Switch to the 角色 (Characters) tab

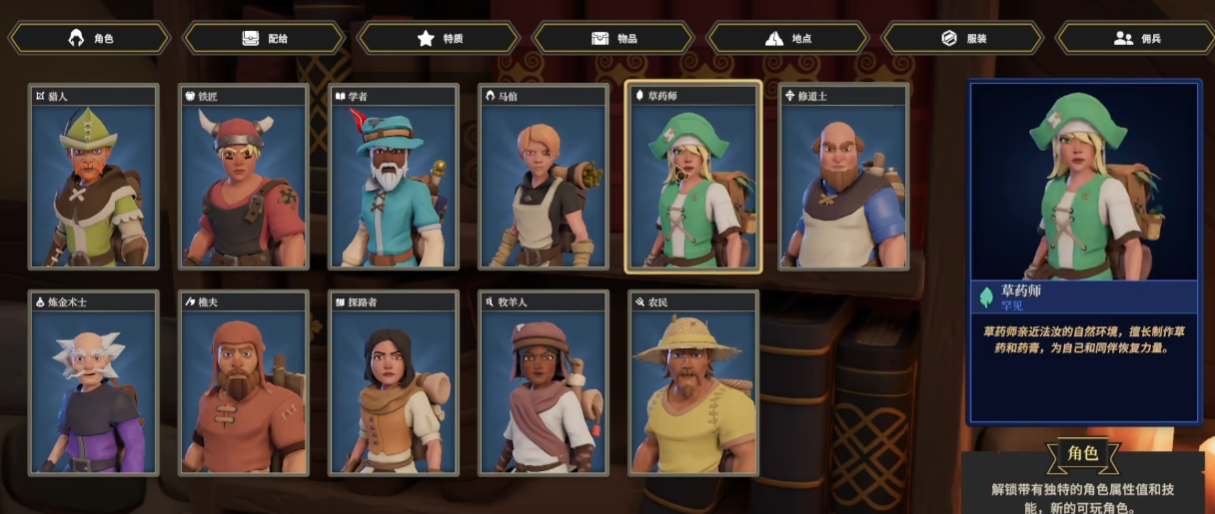tap(90, 38)
